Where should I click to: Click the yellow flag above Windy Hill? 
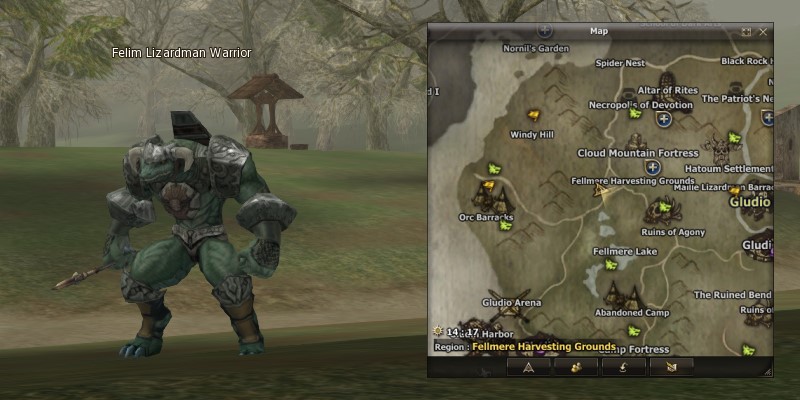pyautogui.click(x=534, y=115)
